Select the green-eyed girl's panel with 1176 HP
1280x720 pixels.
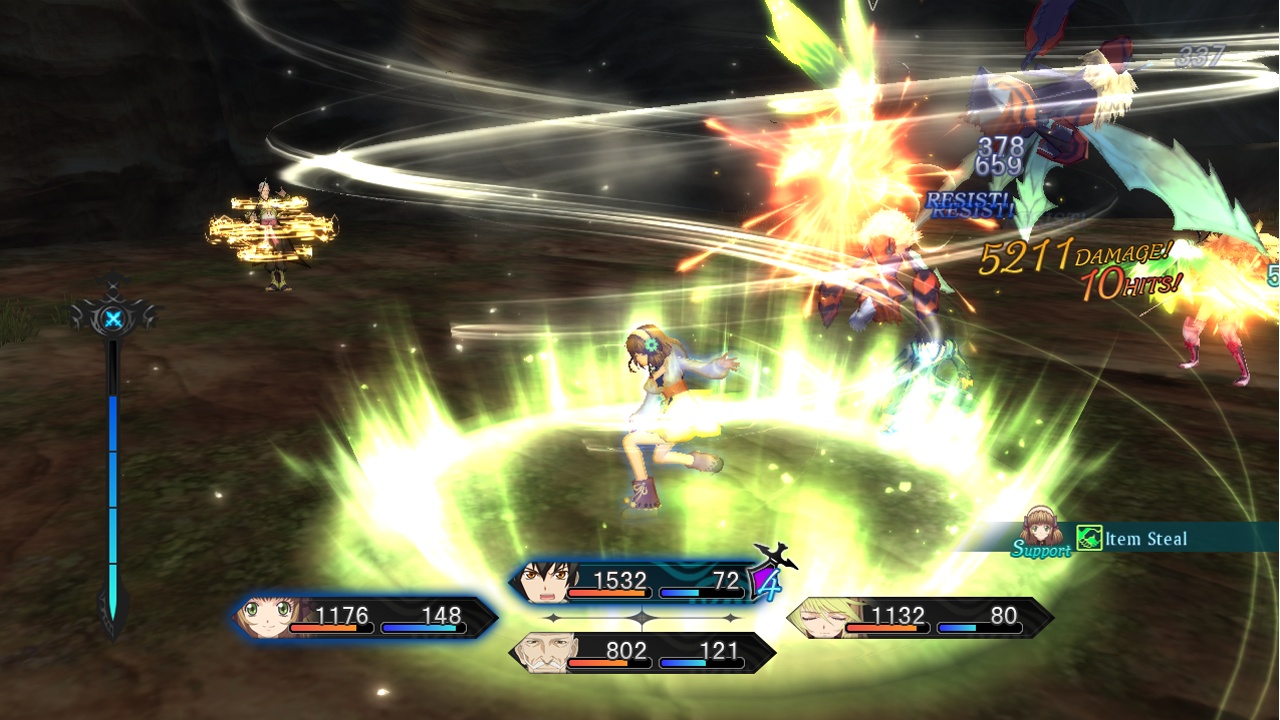(x=364, y=617)
